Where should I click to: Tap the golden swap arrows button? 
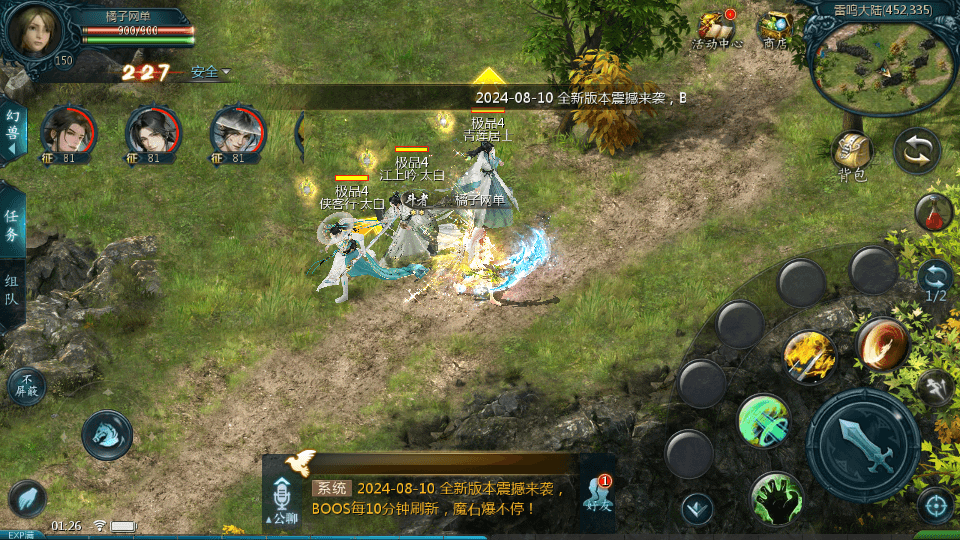(x=916, y=151)
